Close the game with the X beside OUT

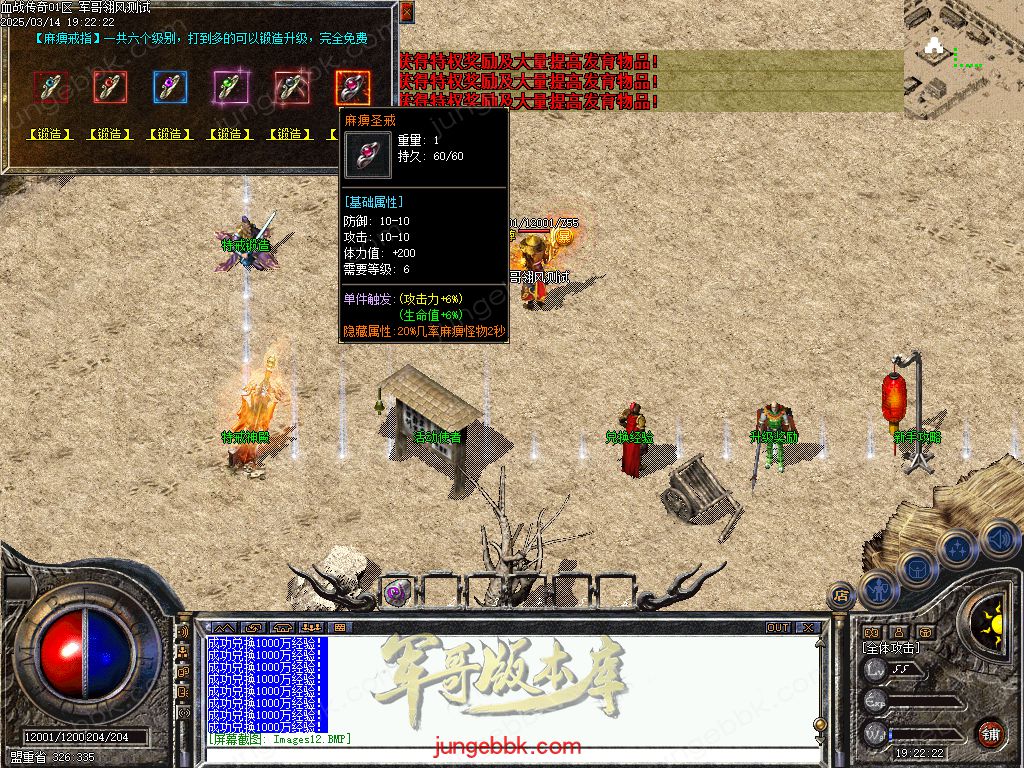coord(808,628)
